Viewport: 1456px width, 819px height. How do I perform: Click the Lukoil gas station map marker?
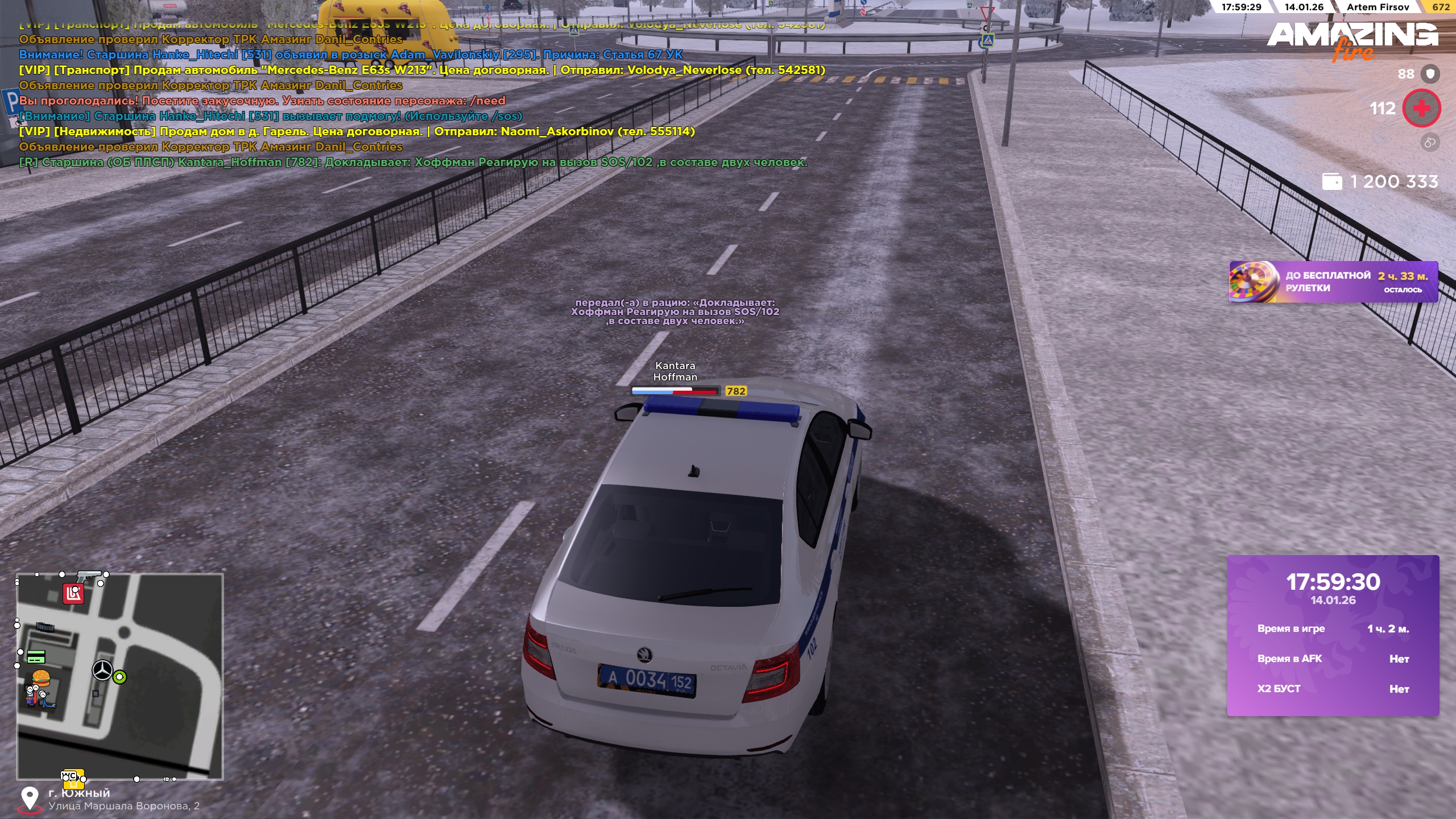pos(73,594)
